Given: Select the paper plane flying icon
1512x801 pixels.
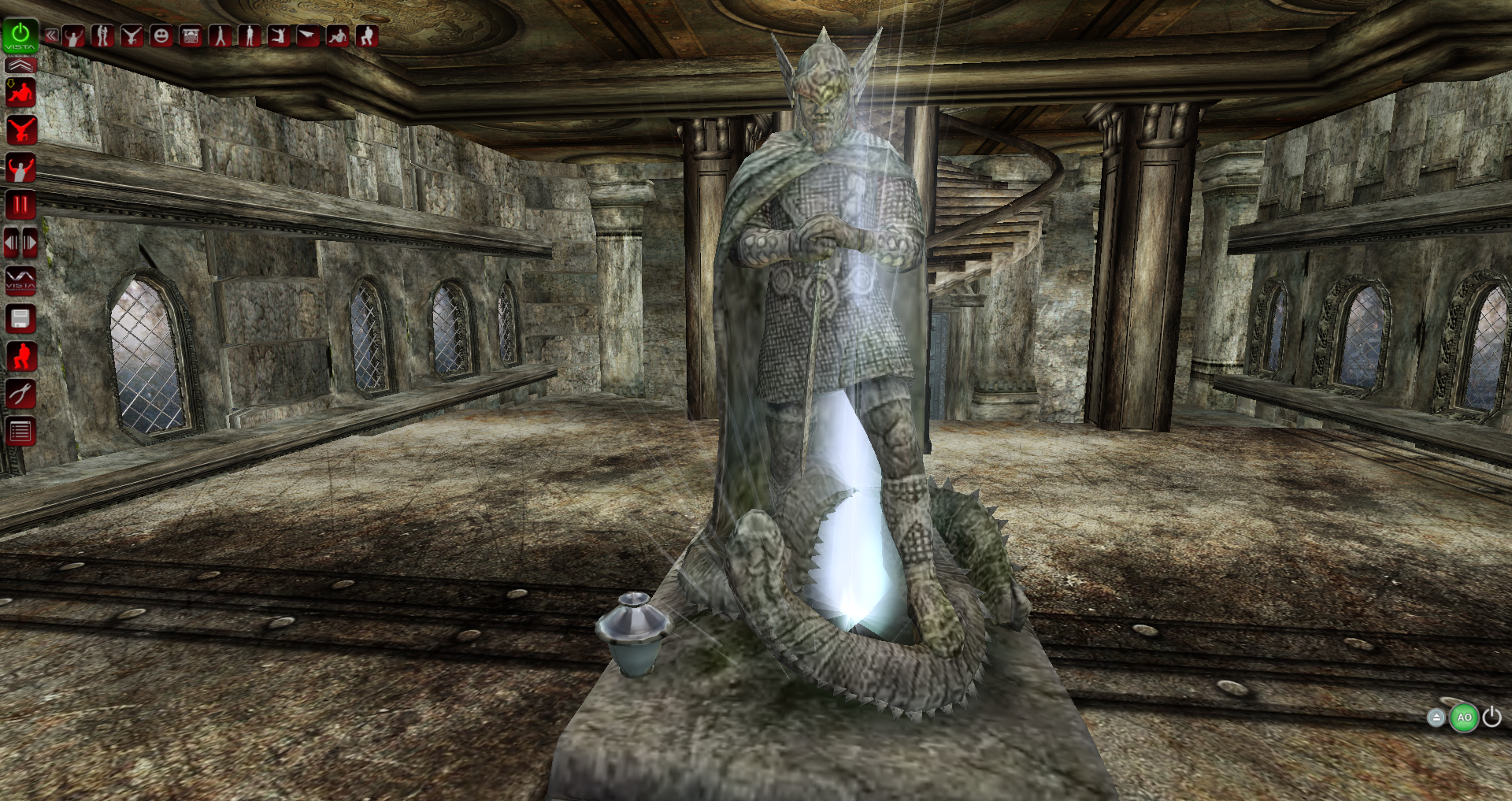Looking at the screenshot, I should pyautogui.click(x=308, y=36).
